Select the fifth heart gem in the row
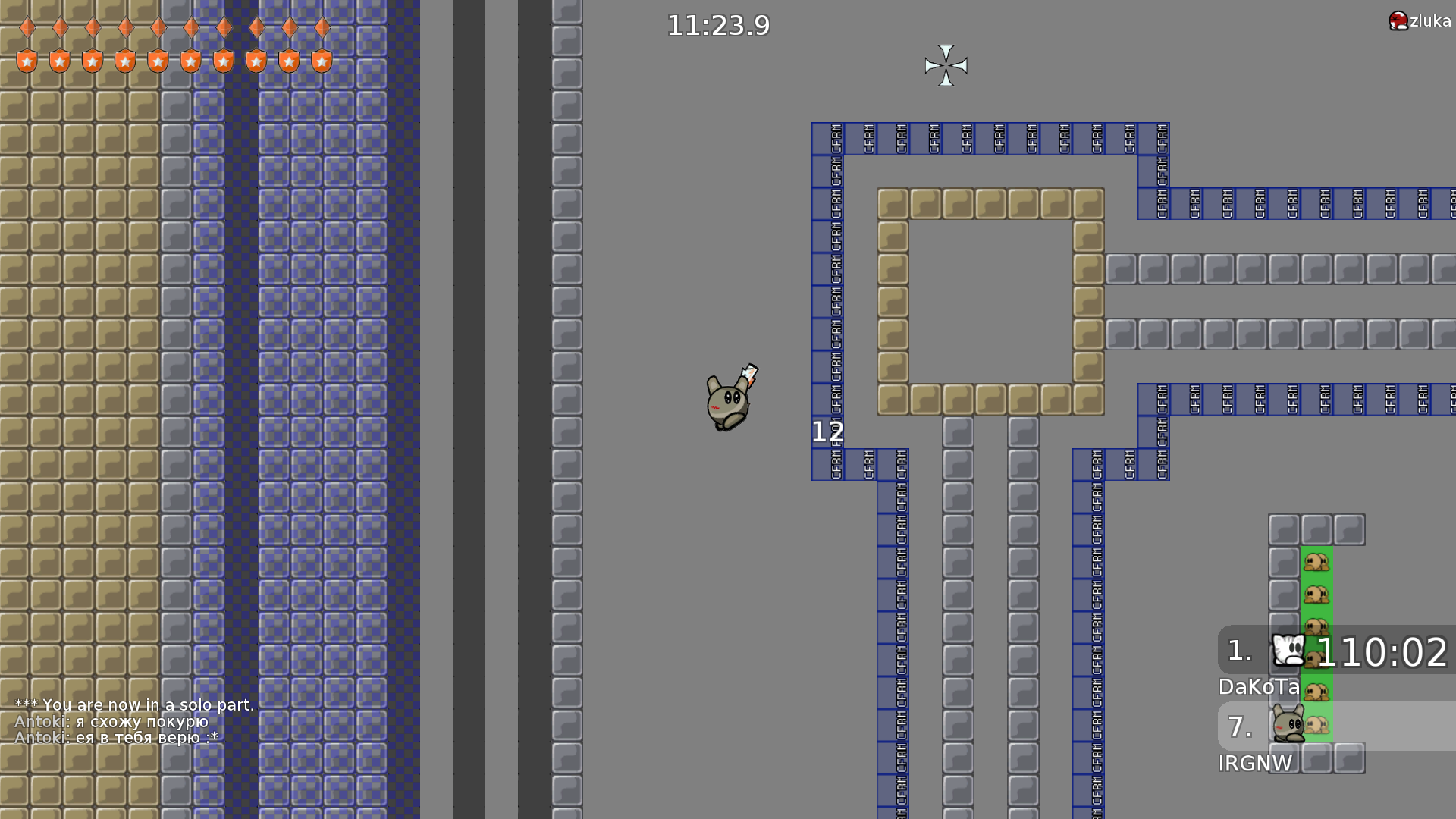Viewport: 1456px width, 819px height. pyautogui.click(x=158, y=27)
